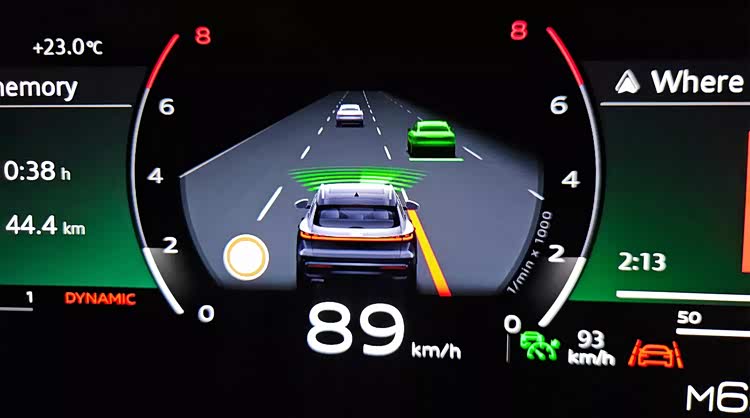Image resolution: width=750 pixels, height=418 pixels.
Task: Click the green adaptive cruise control icon
Action: tap(539, 346)
